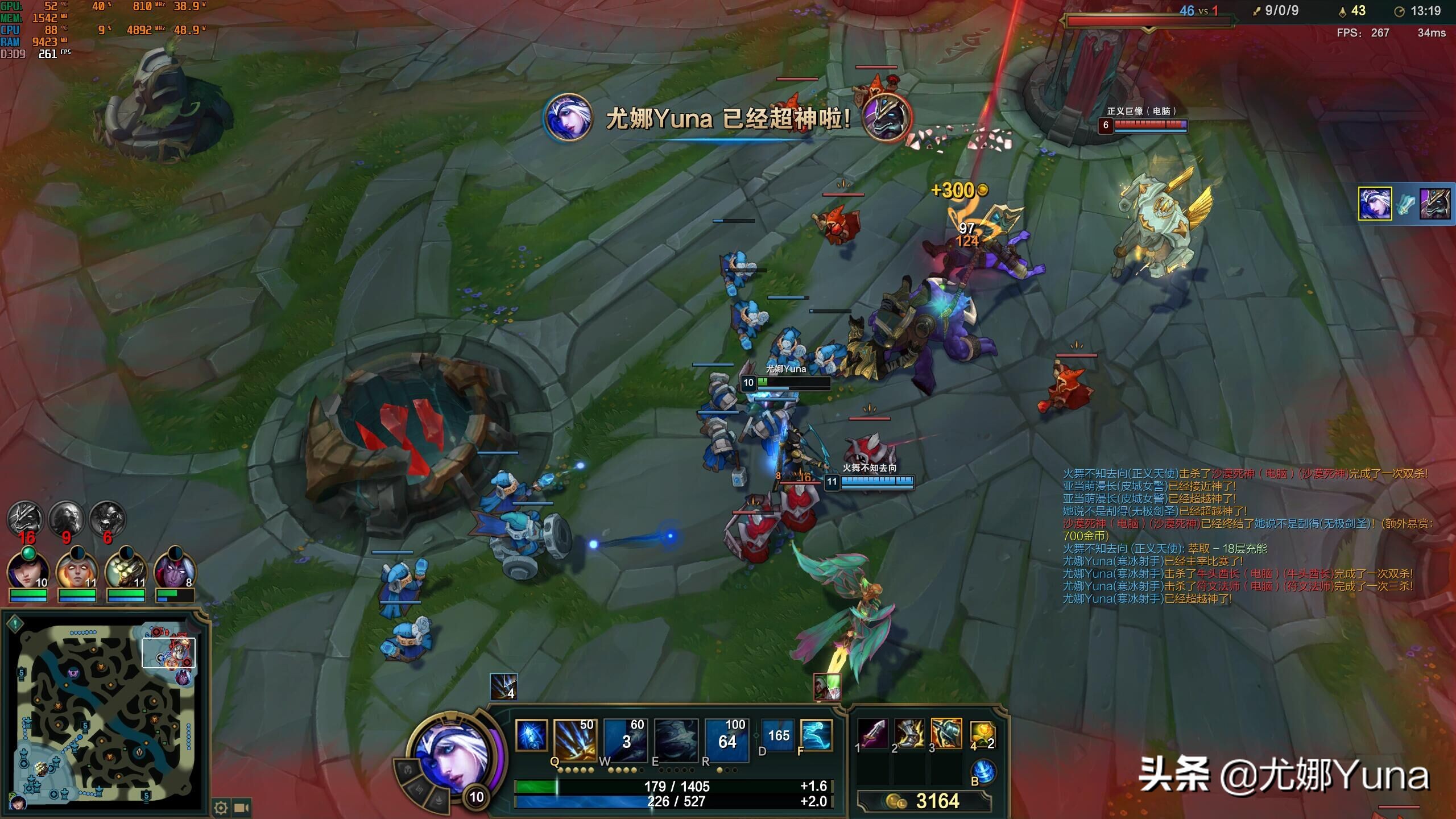Image resolution: width=1456 pixels, height=819 pixels.
Task: Activate the minimap alert ping button
Action: click(x=15, y=623)
